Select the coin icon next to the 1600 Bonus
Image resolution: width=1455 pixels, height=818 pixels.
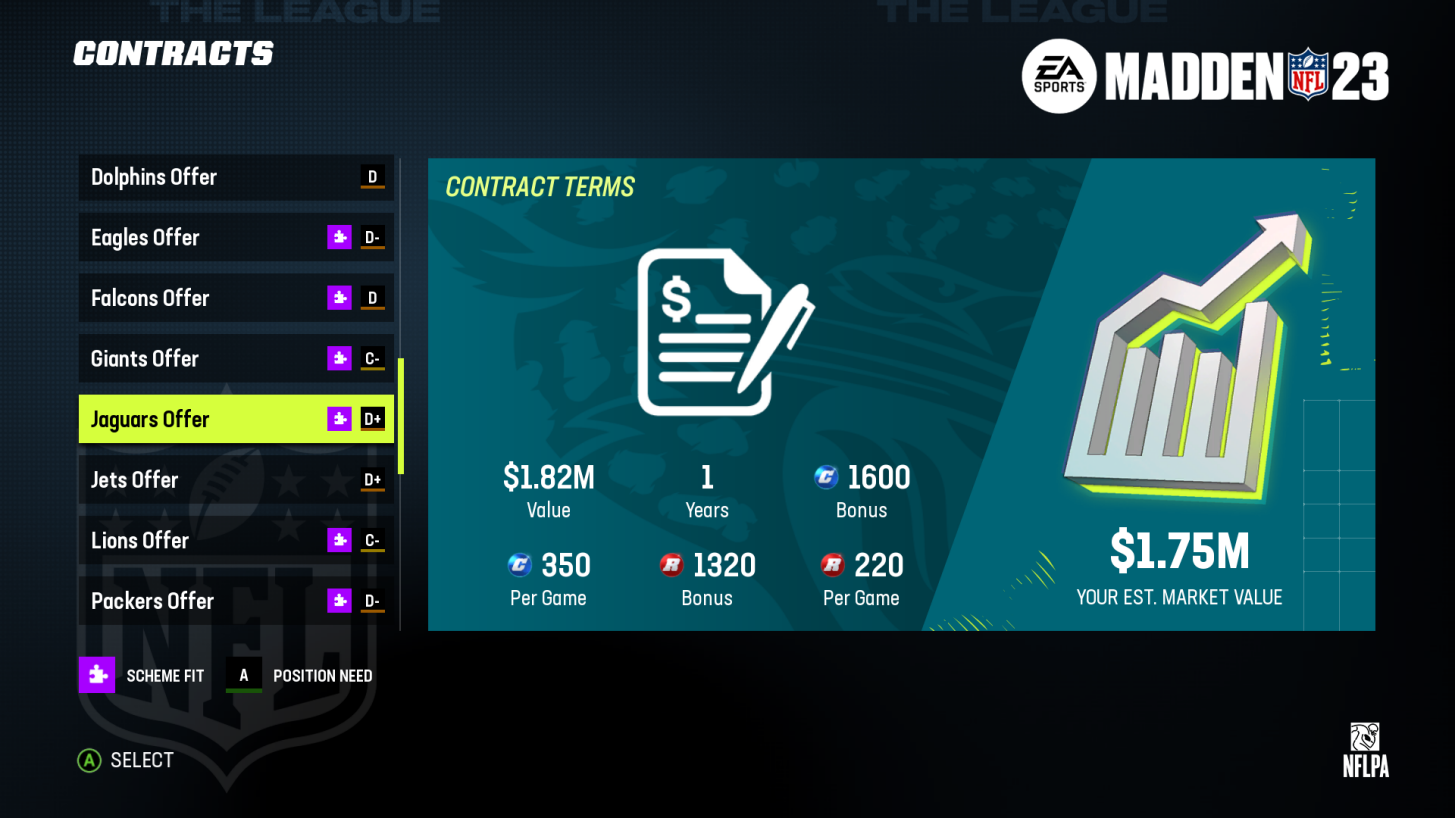coord(825,478)
